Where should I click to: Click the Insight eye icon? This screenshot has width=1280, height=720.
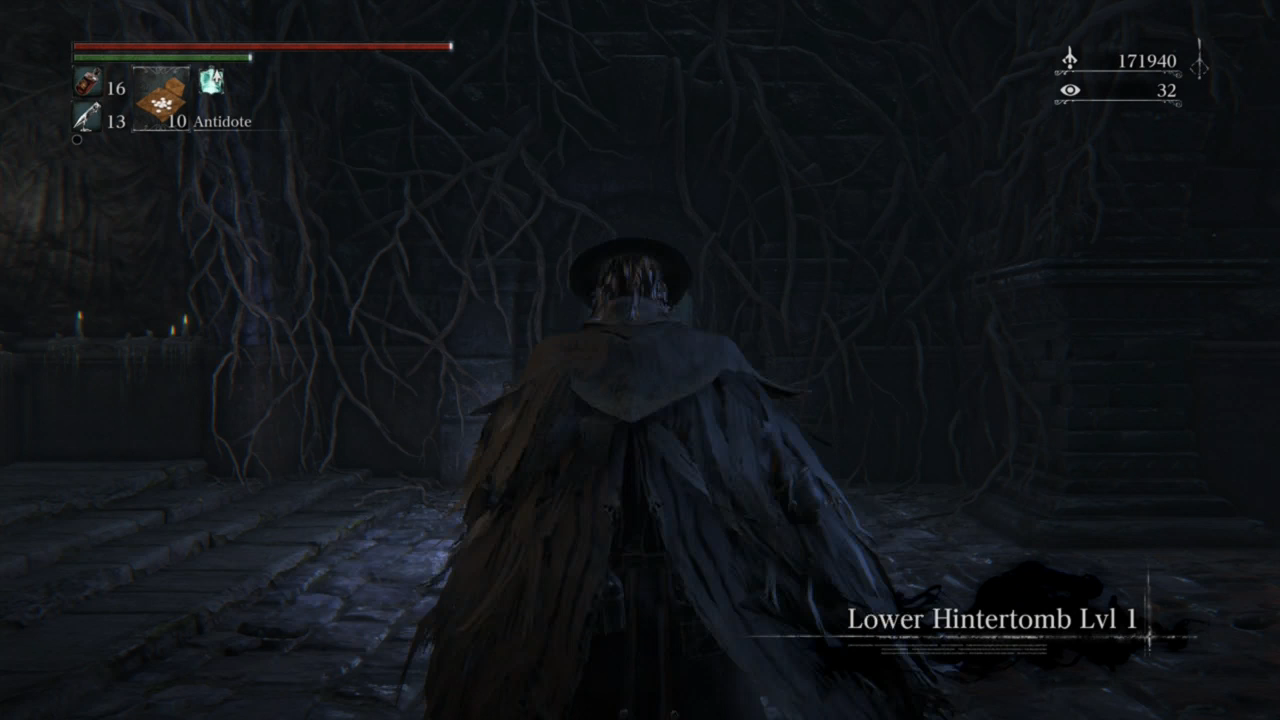pyautogui.click(x=1070, y=90)
